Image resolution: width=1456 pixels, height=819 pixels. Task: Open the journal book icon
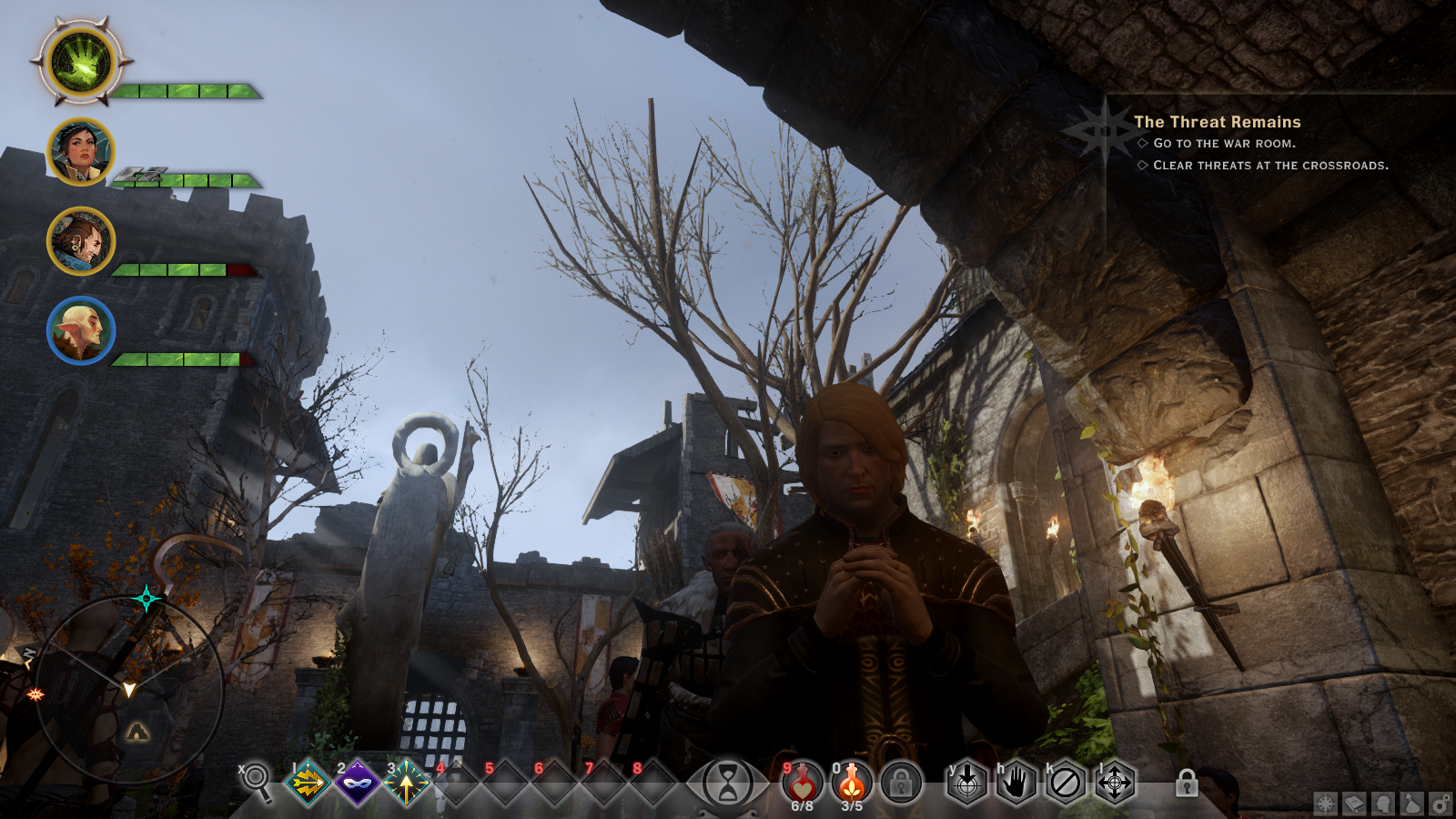click(x=1354, y=804)
